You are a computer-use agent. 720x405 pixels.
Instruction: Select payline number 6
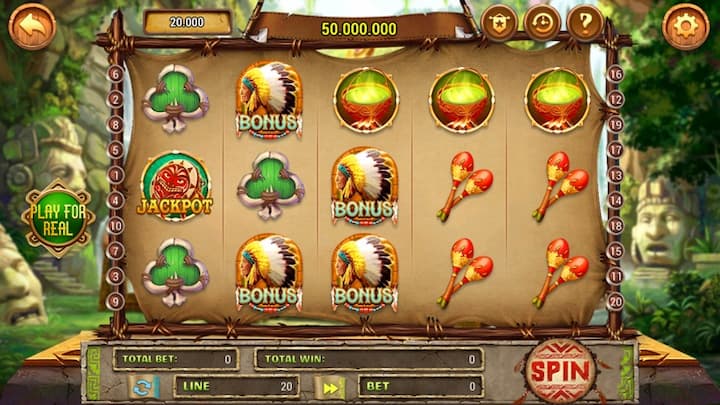click(x=116, y=74)
